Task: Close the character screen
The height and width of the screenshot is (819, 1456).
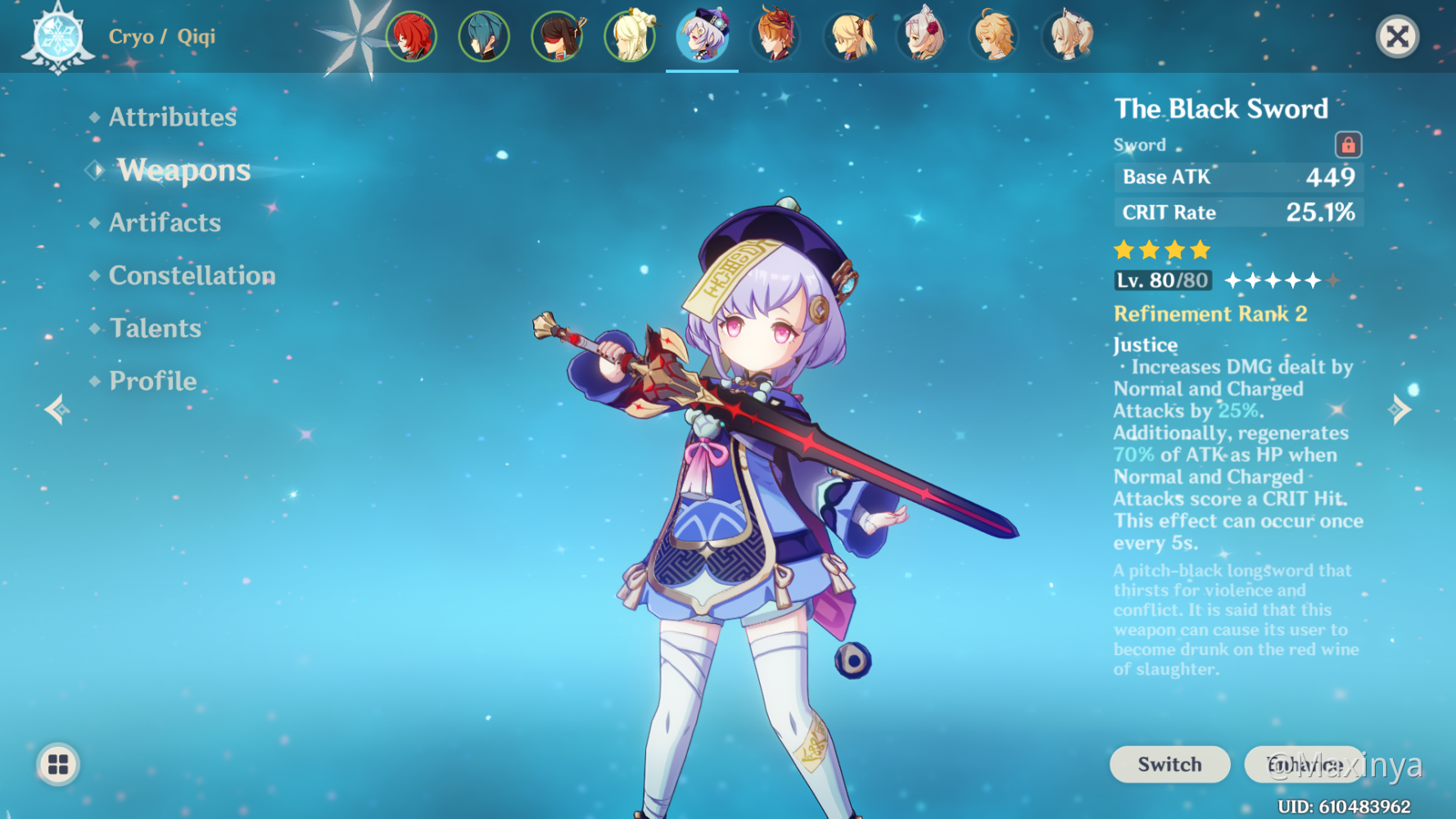Action: (x=1397, y=37)
